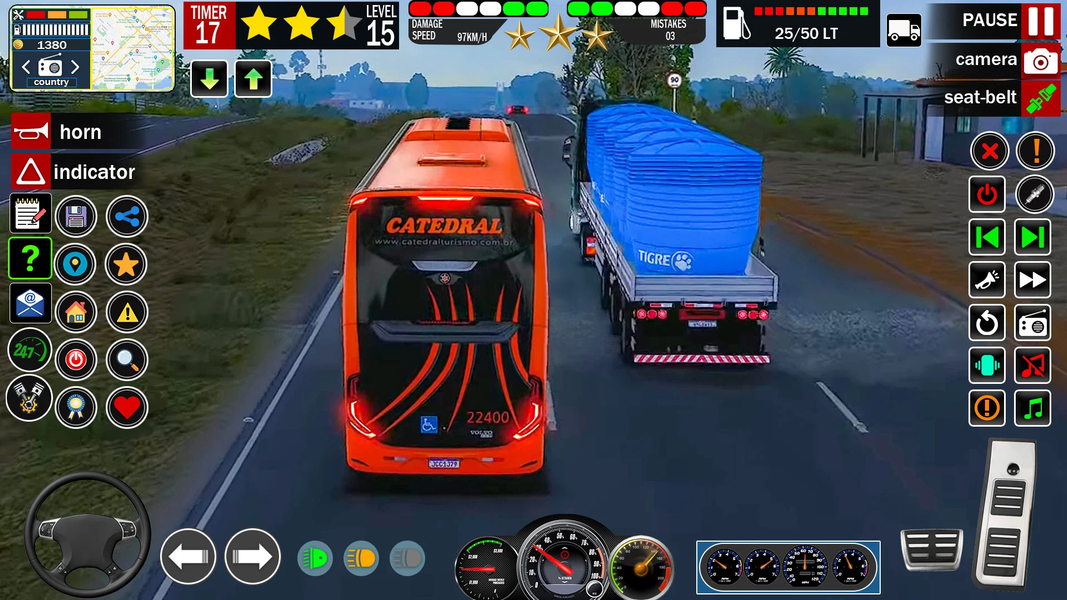1067x600 pixels.
Task: Pause the game
Action: (x=1040, y=21)
